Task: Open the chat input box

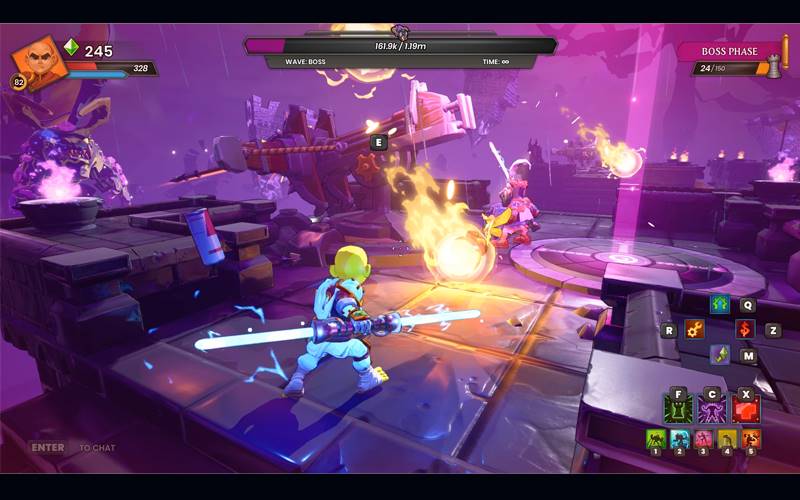Action: point(72,448)
